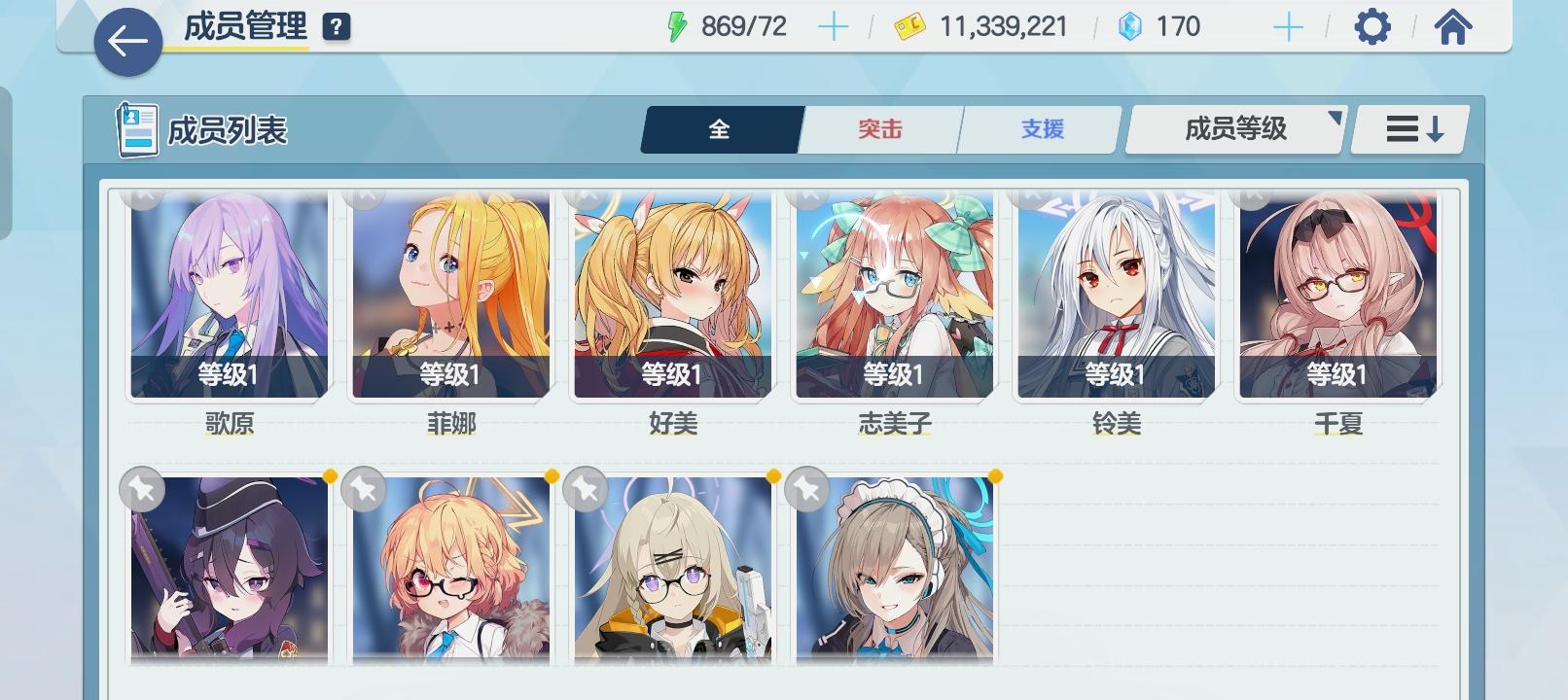Click the blue gem currency icon

(x=1130, y=26)
